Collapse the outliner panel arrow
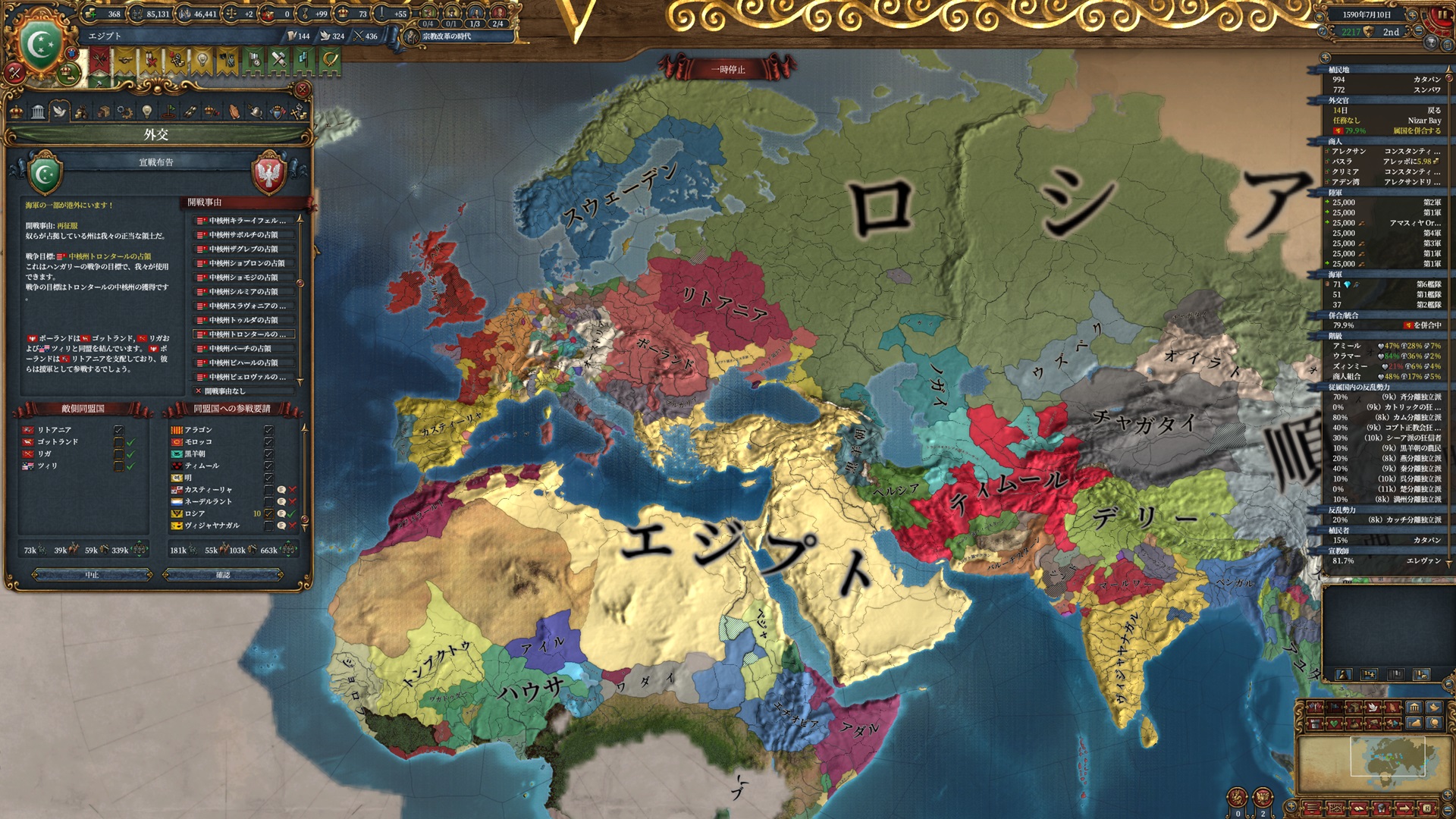1456x819 pixels. (x=1326, y=58)
